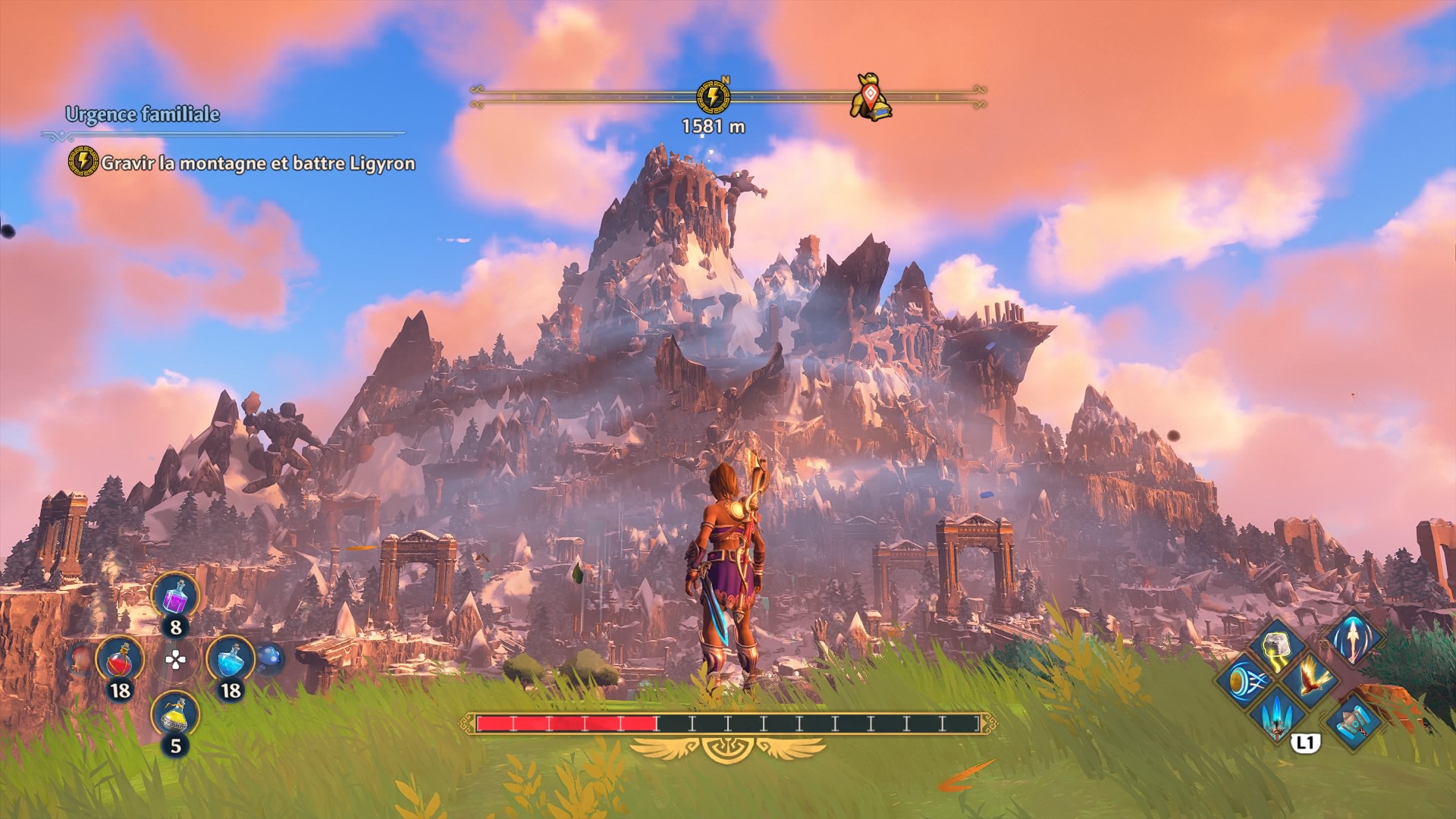The width and height of the screenshot is (1456, 819).
Task: Select the Urgence familiale quest title
Action: coord(143,115)
